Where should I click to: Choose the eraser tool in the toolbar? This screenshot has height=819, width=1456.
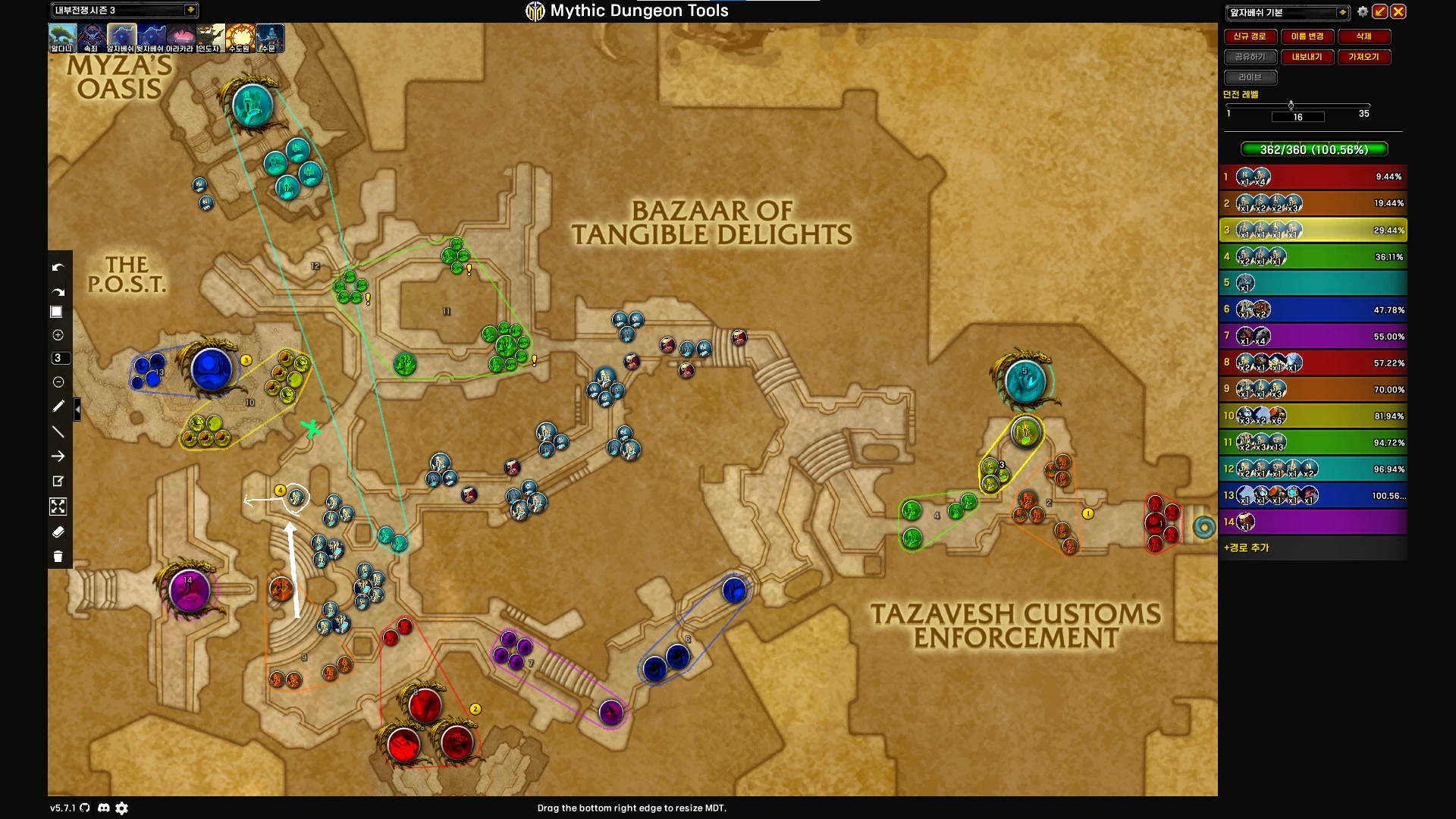click(58, 532)
